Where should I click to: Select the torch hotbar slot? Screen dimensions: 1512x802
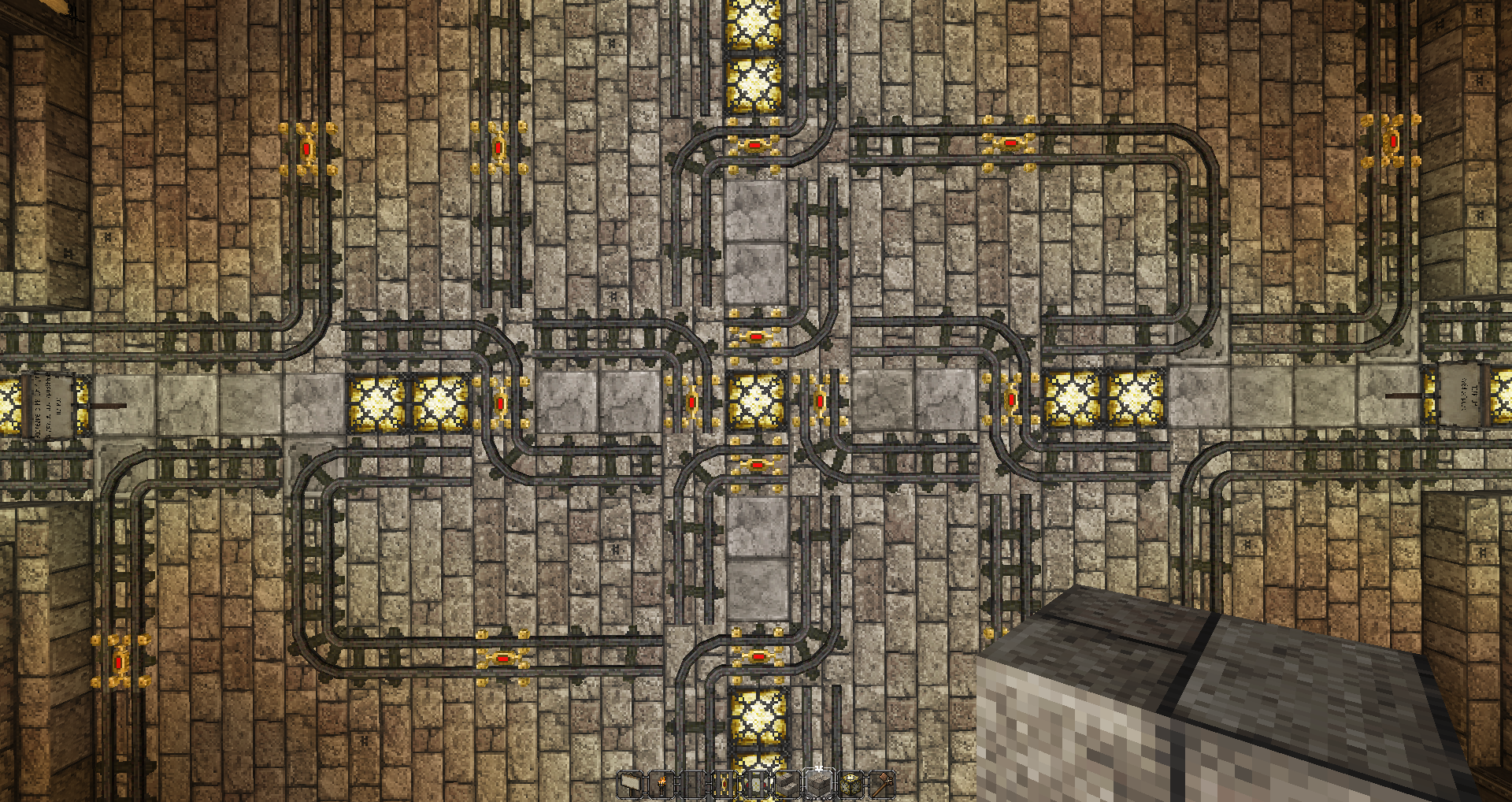coord(661,785)
